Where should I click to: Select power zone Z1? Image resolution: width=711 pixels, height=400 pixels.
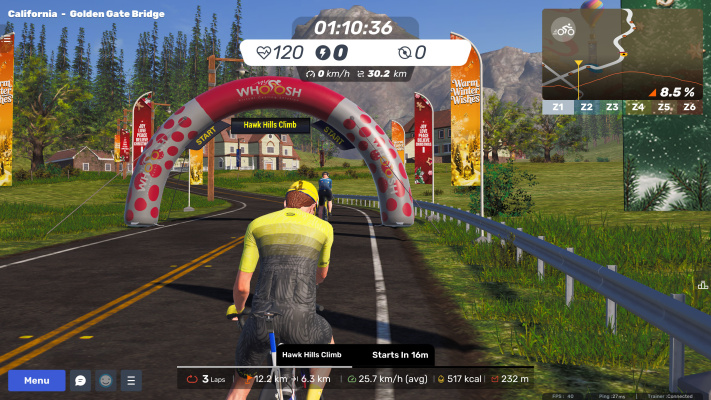click(556, 106)
